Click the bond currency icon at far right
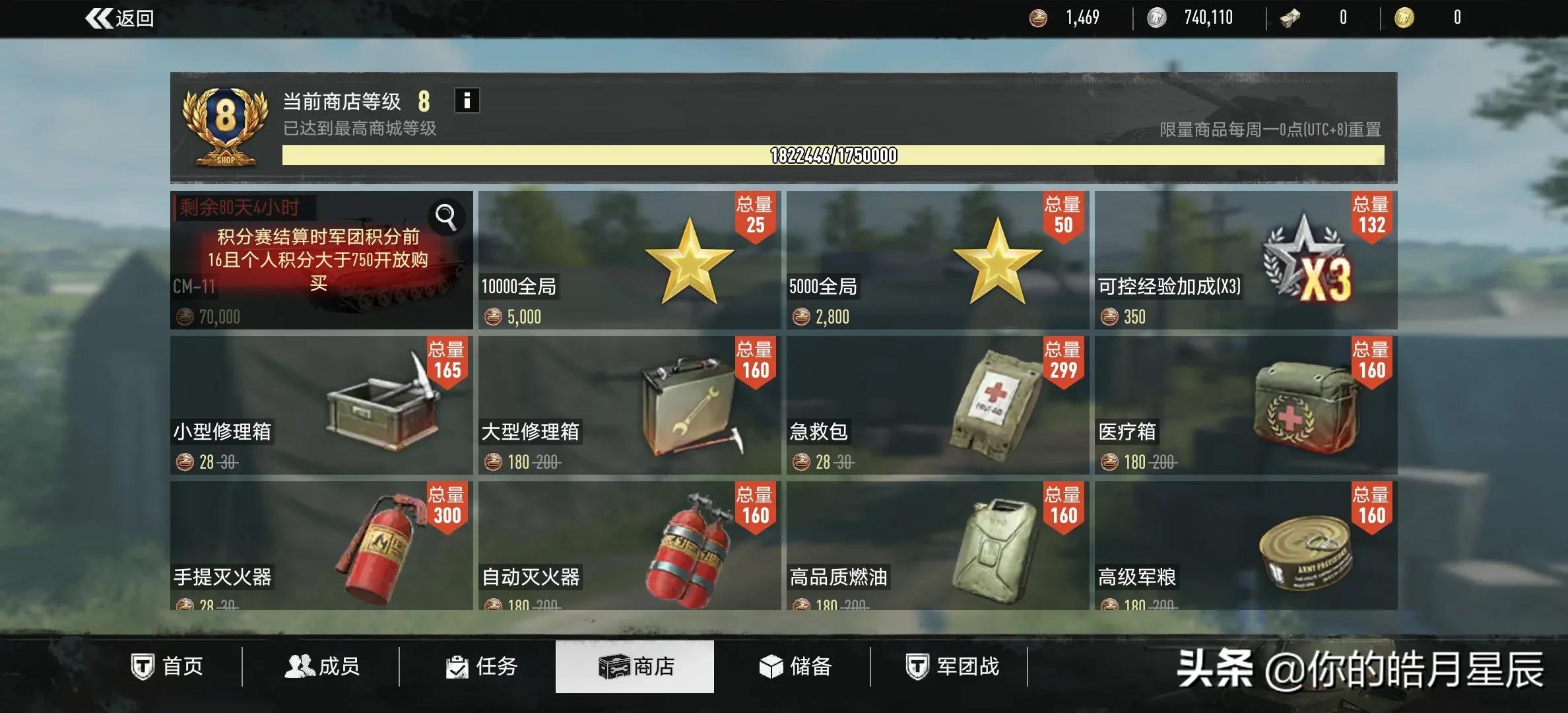The image size is (1568, 713). 1405,18
